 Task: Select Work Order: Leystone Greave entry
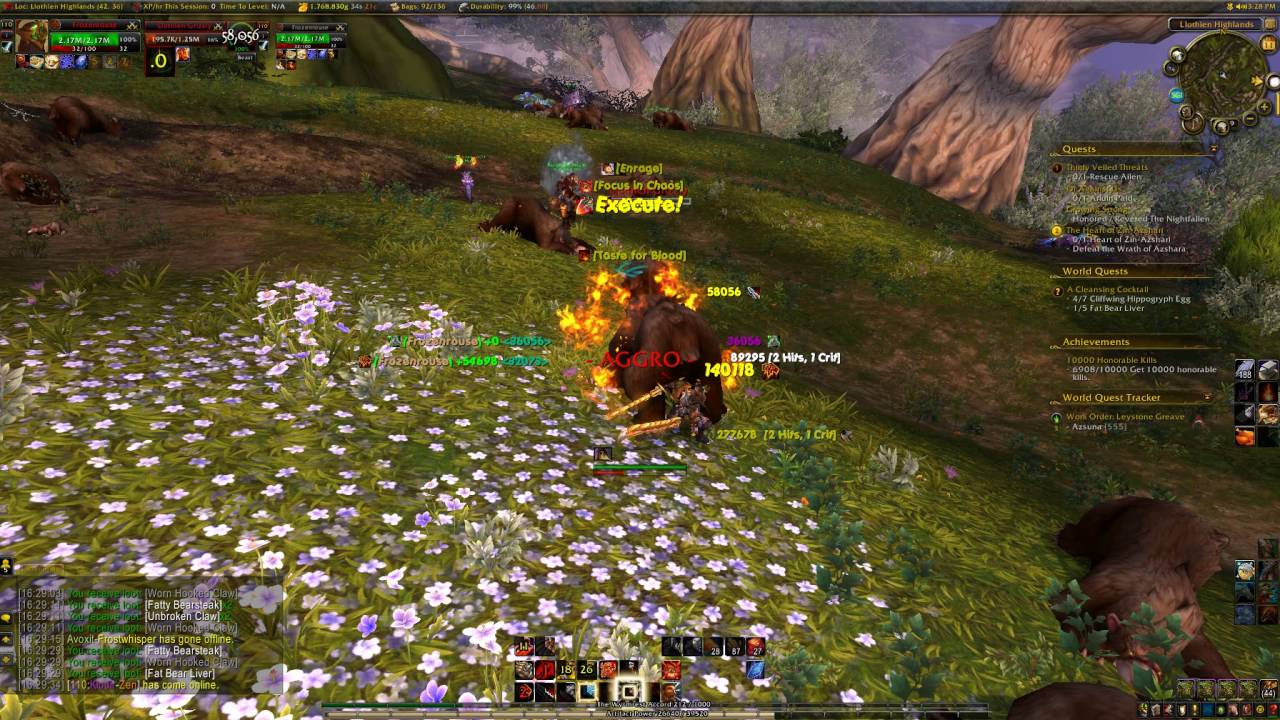(1124, 416)
